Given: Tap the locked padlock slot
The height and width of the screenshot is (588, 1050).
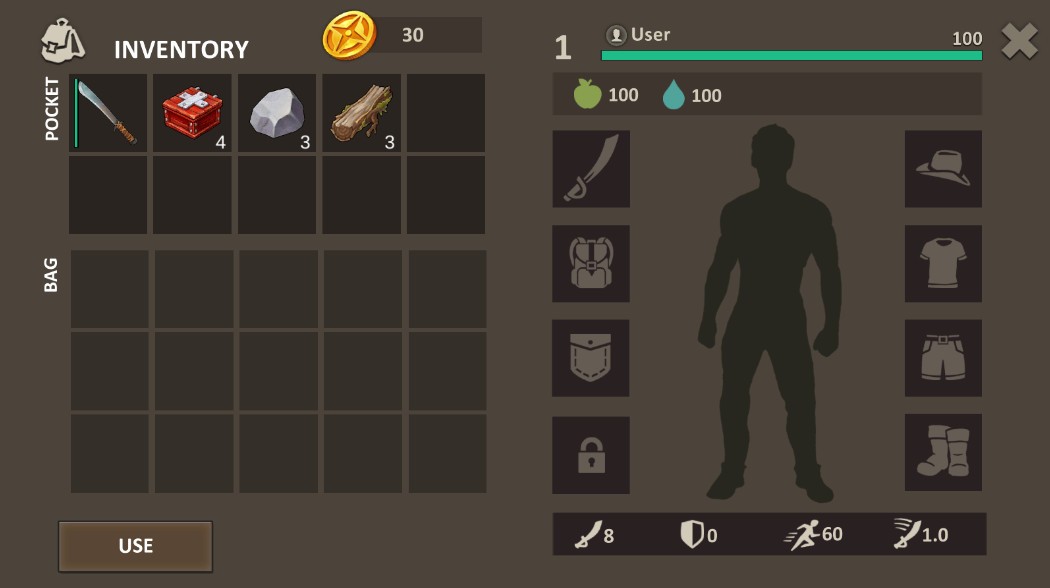Looking at the screenshot, I should pyautogui.click(x=591, y=455).
